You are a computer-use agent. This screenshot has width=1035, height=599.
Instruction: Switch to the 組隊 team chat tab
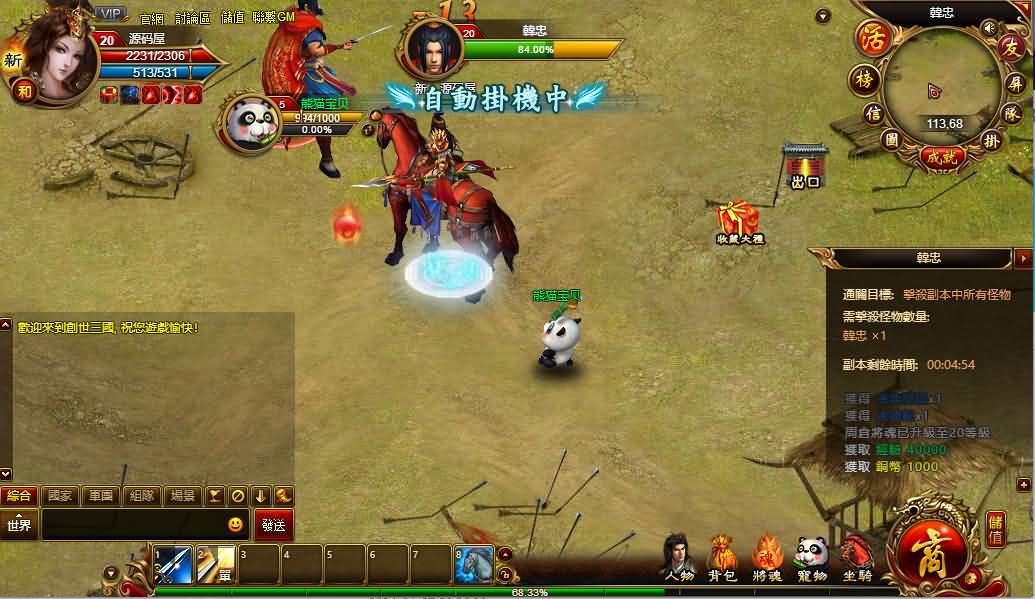click(x=141, y=495)
